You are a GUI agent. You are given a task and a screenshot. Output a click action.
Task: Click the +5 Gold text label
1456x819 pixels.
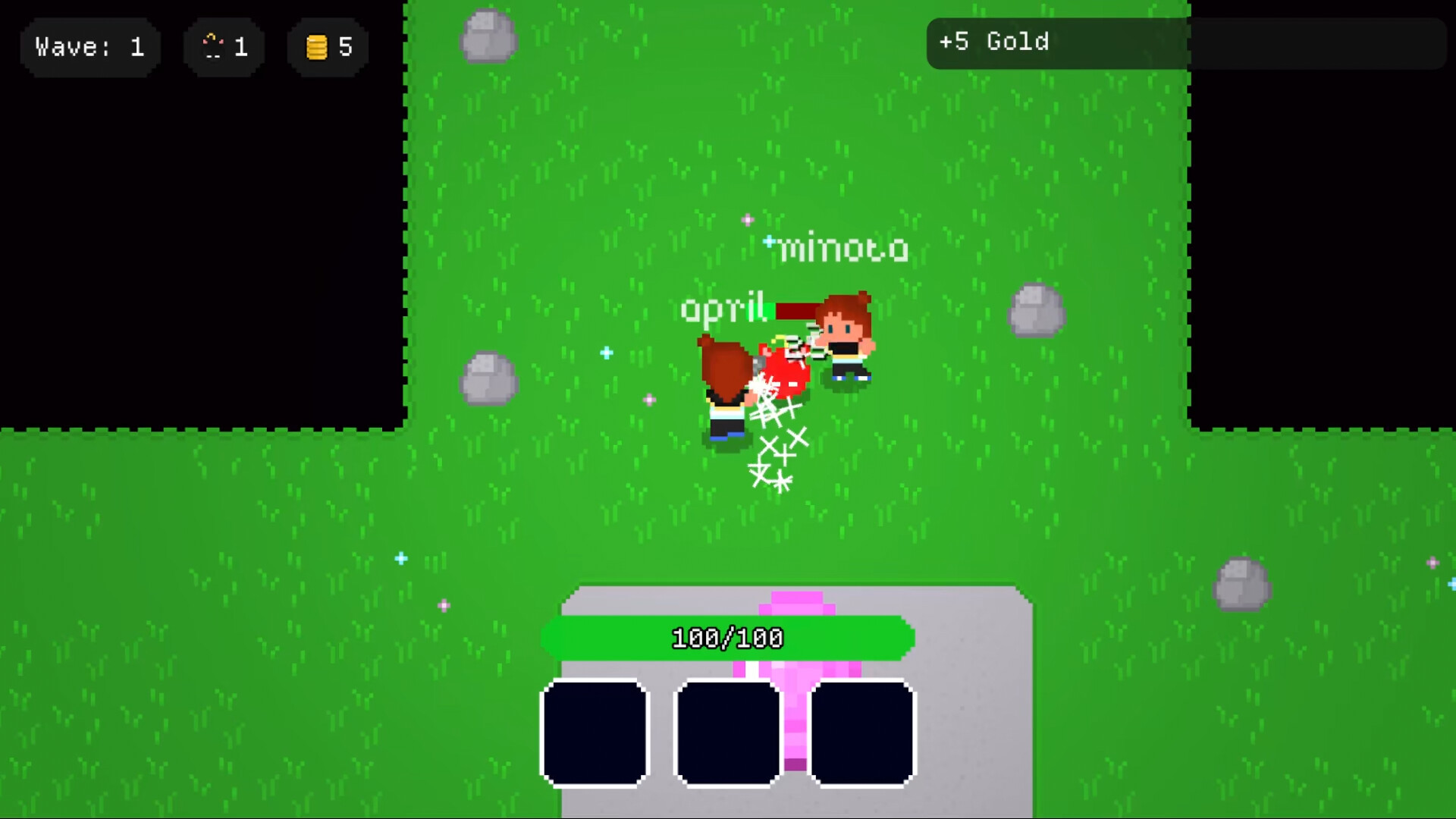point(995,43)
